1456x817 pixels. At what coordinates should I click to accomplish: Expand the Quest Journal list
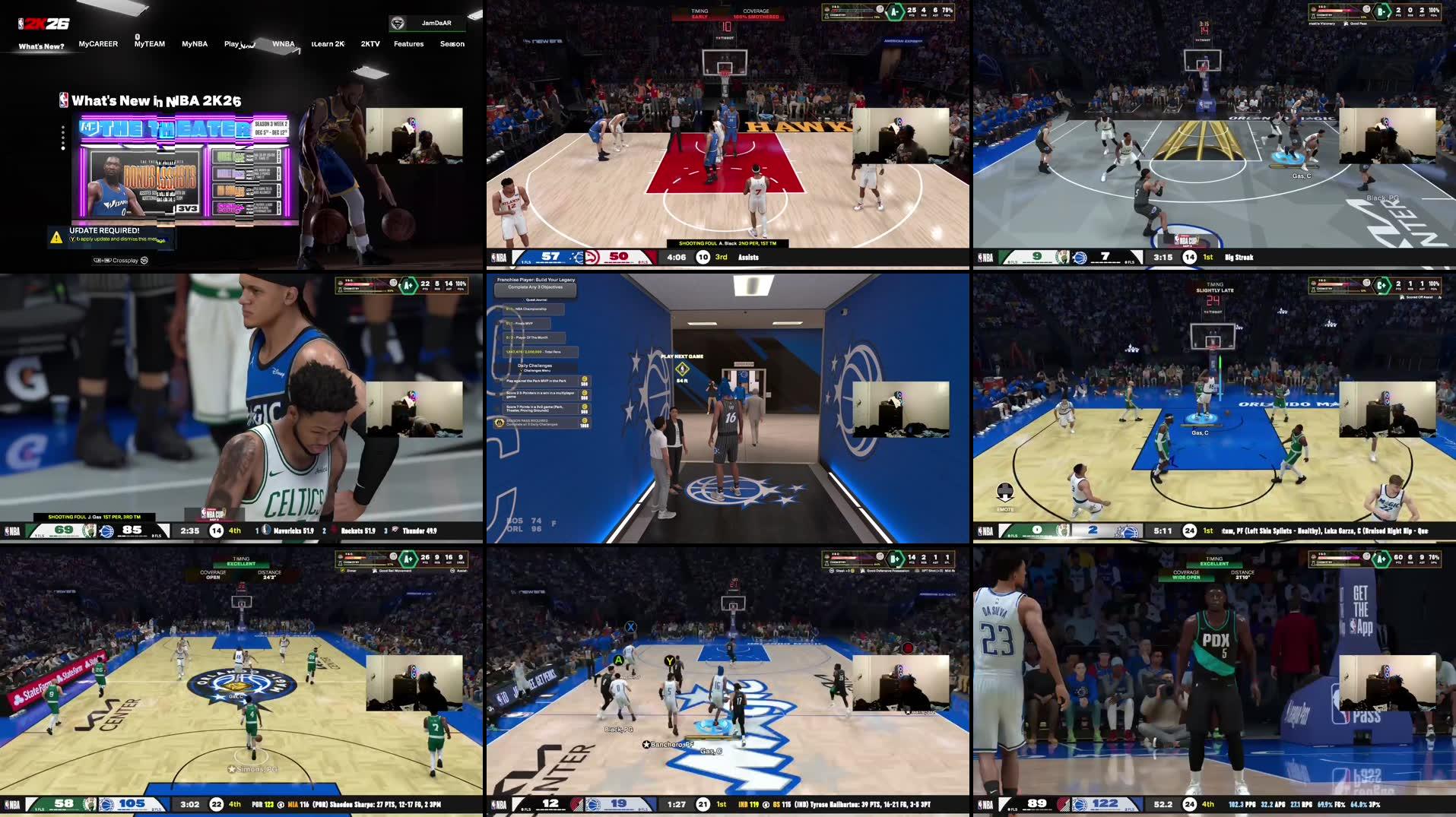pyautogui.click(x=536, y=299)
